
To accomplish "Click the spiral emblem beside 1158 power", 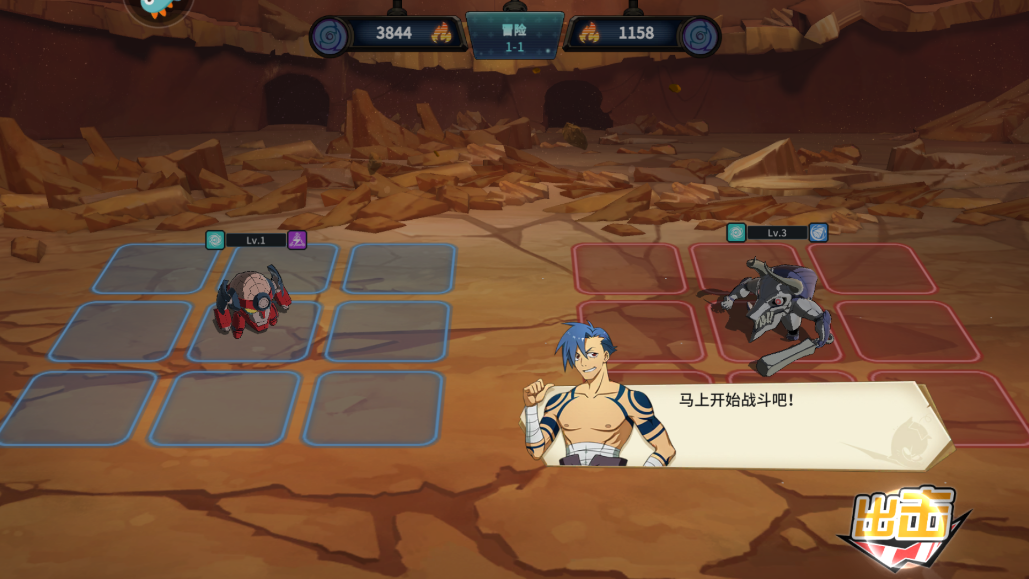I will tap(698, 36).
